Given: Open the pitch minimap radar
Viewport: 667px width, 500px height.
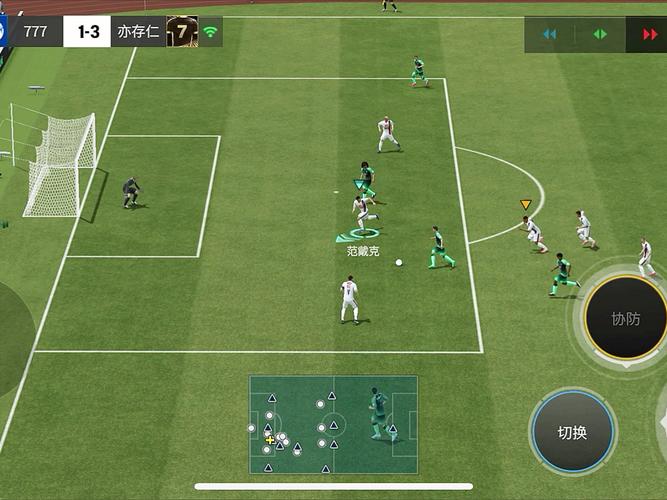Looking at the screenshot, I should click(x=333, y=424).
